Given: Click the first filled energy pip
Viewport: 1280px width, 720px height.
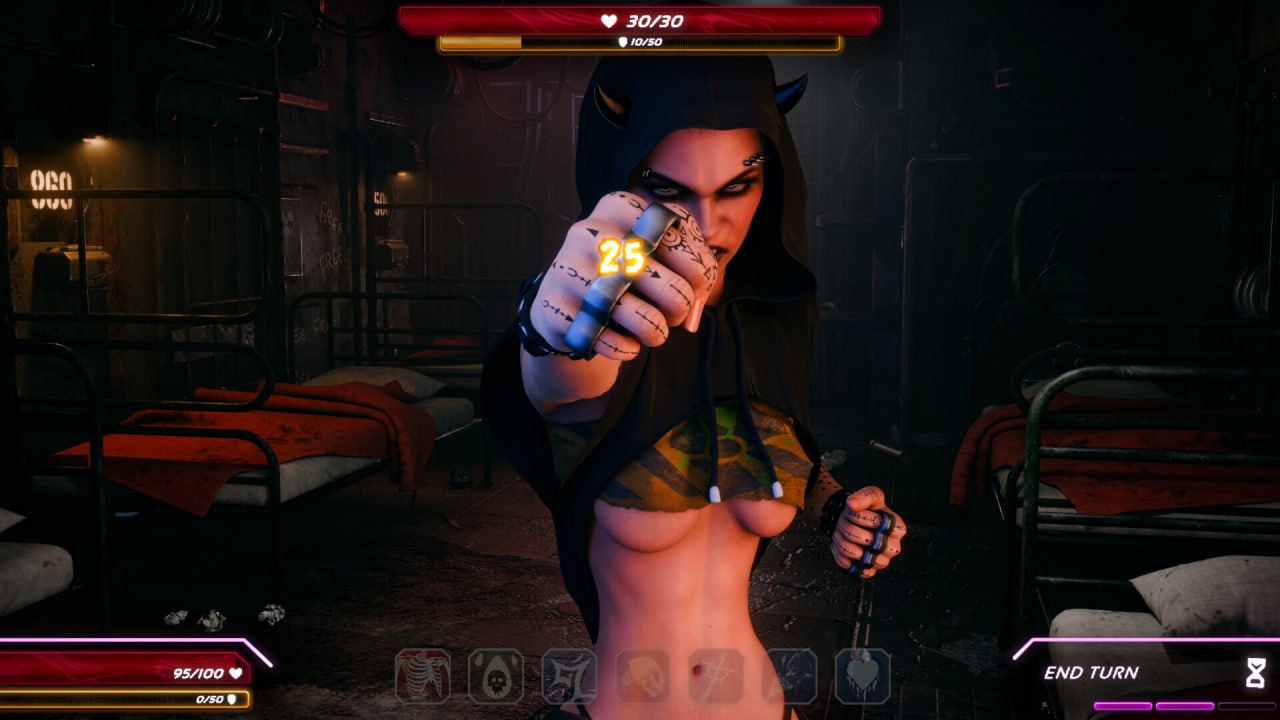Looking at the screenshot, I should point(1123,706).
